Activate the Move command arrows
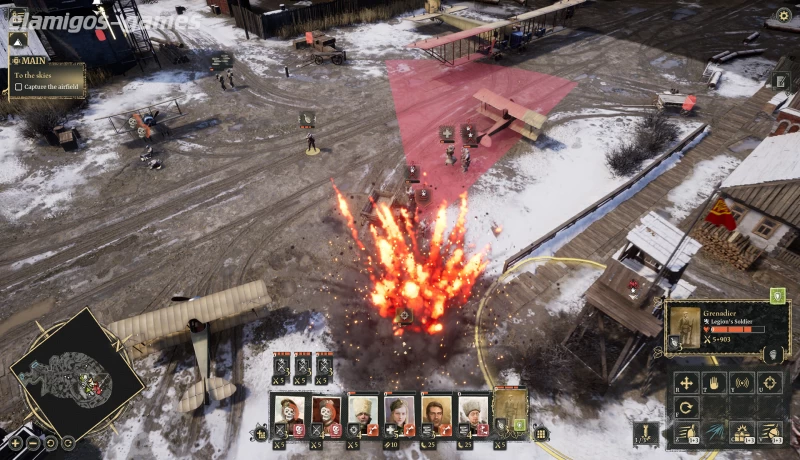Viewport: 800px width, 460px height. (686, 382)
